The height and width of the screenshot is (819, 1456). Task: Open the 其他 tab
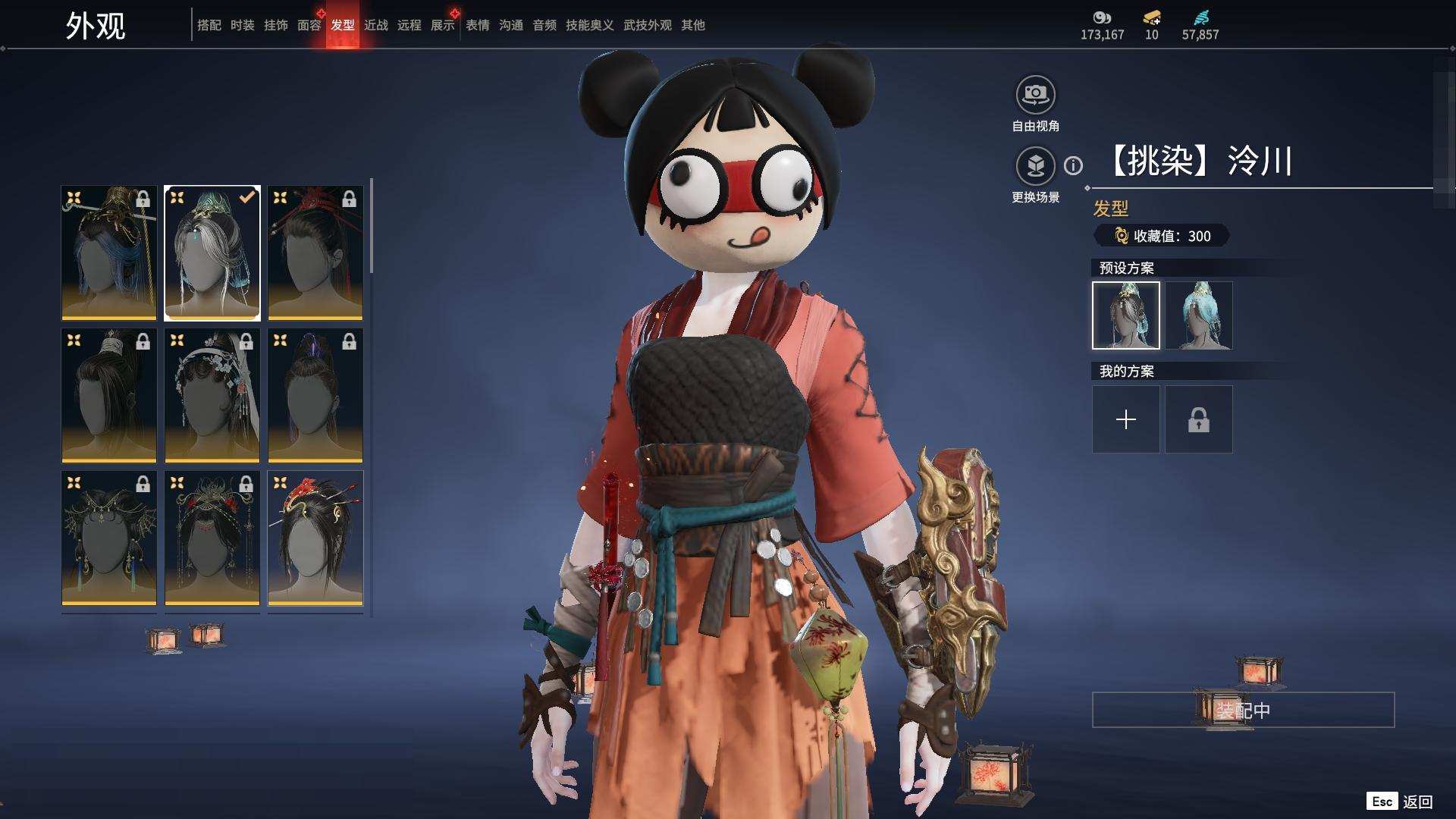pyautogui.click(x=692, y=25)
